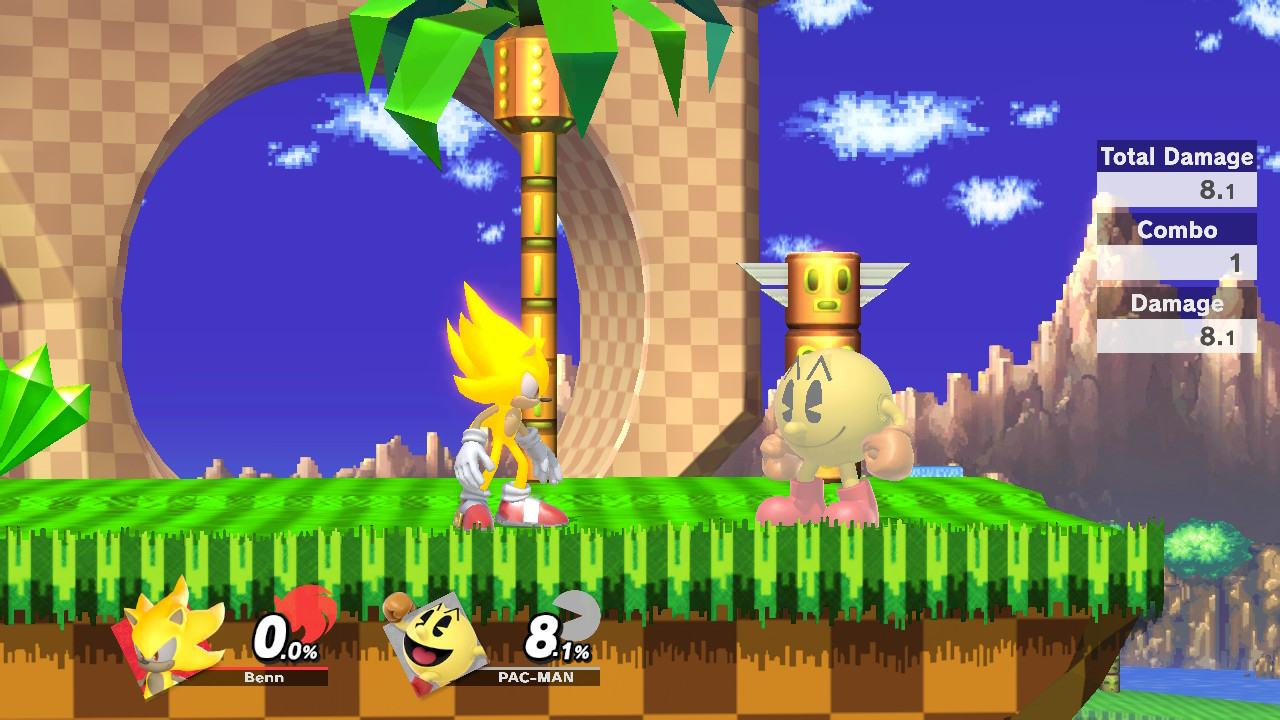The image size is (1280, 720).
Task: Expand the Combo details panel
Action: pyautogui.click(x=1178, y=231)
